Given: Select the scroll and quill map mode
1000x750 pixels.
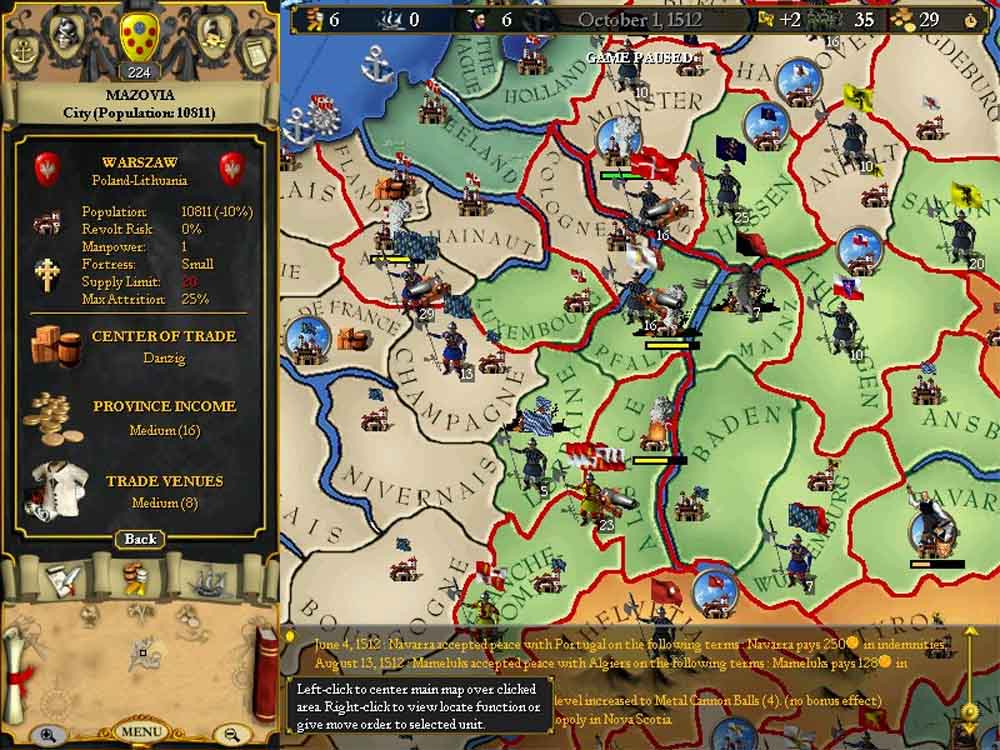Looking at the screenshot, I should tap(59, 578).
